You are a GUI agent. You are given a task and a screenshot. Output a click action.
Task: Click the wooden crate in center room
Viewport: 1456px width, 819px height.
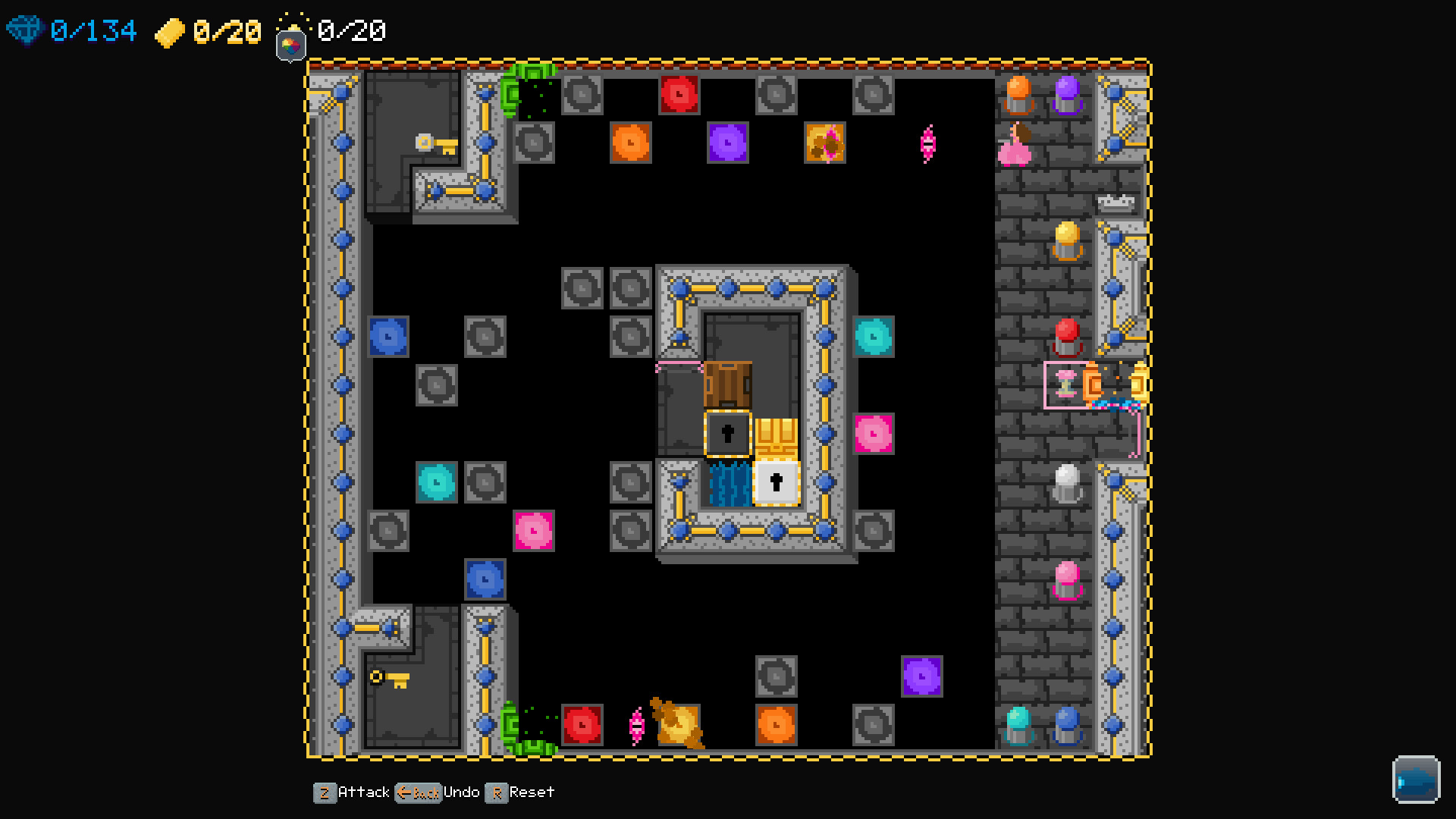pyautogui.click(x=727, y=385)
